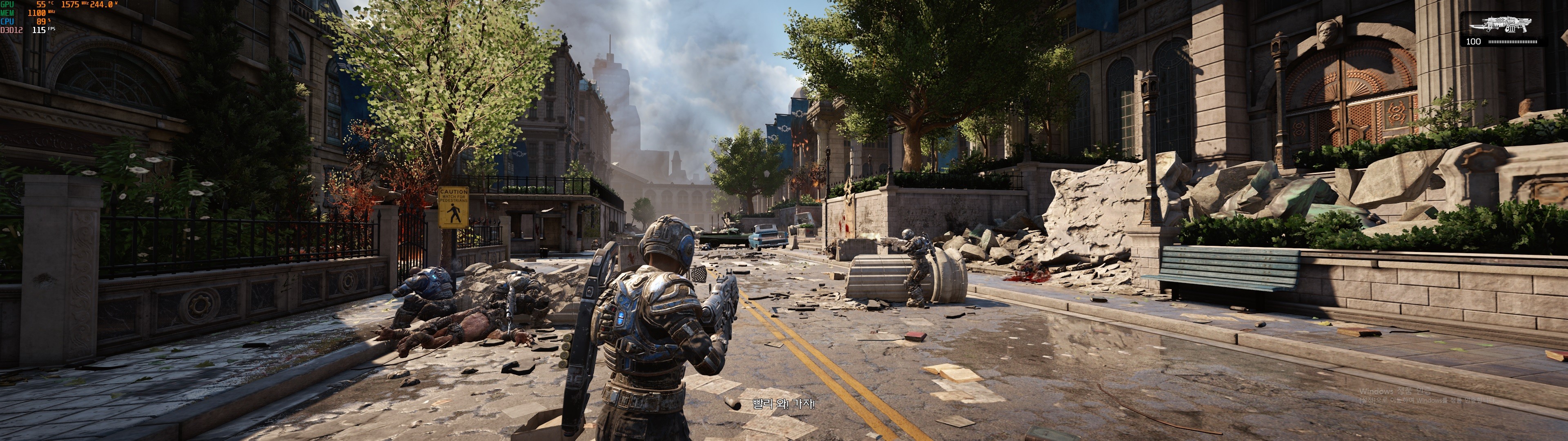Click the Lancer rifle weapon icon
The height and width of the screenshot is (441, 1568).
tap(1501, 25)
